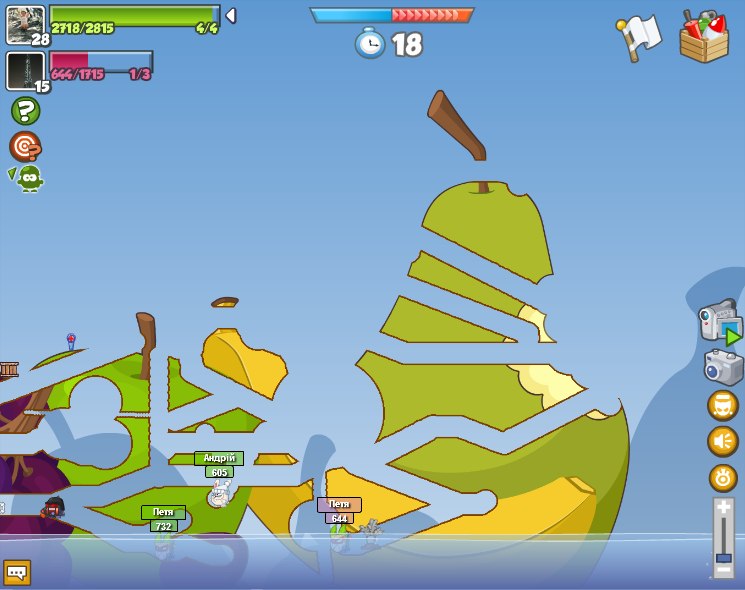Click the orange round button below the speaker
Viewport: 745px width, 590px height.
(723, 478)
